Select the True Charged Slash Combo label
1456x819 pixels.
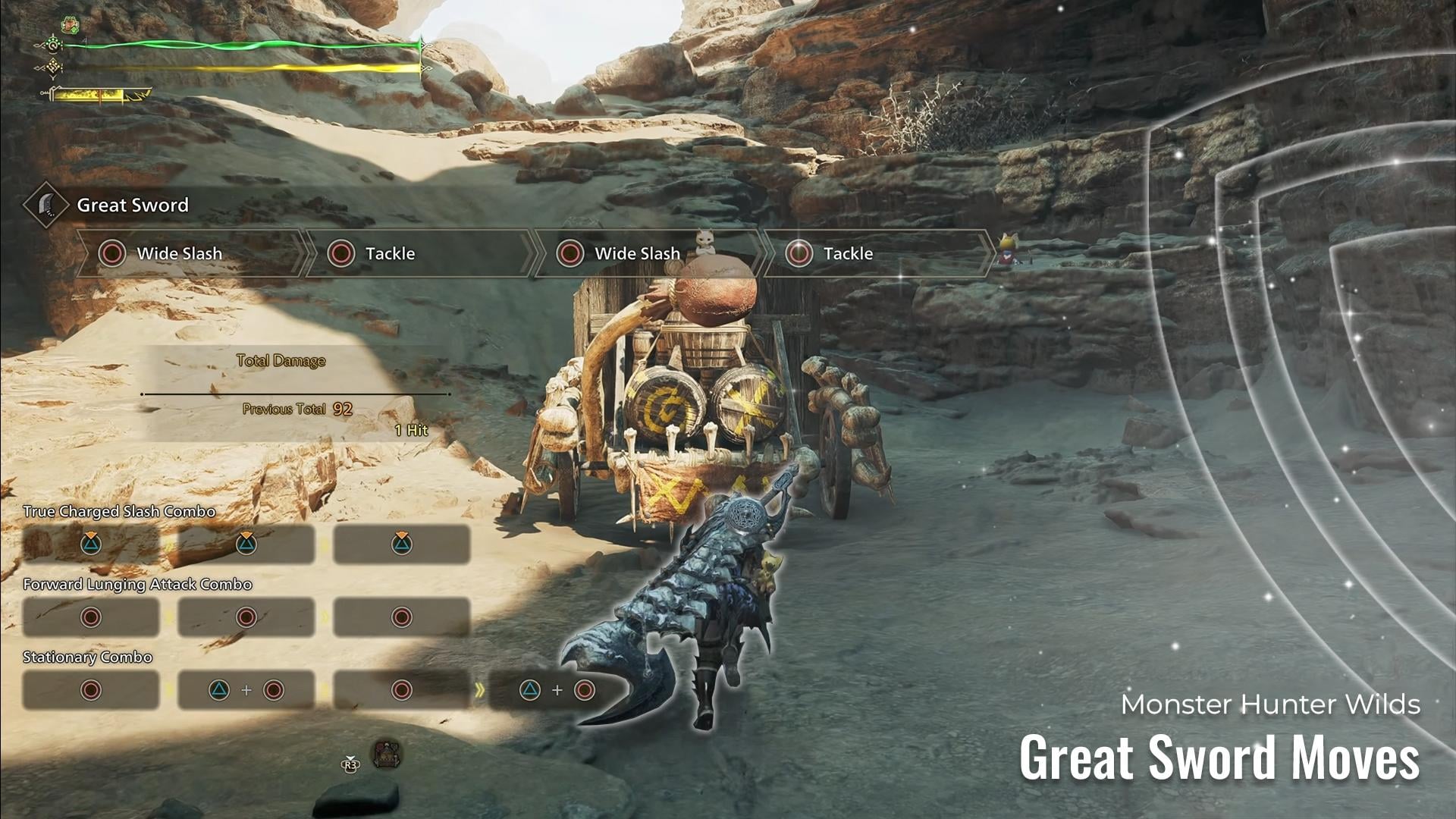click(x=119, y=512)
